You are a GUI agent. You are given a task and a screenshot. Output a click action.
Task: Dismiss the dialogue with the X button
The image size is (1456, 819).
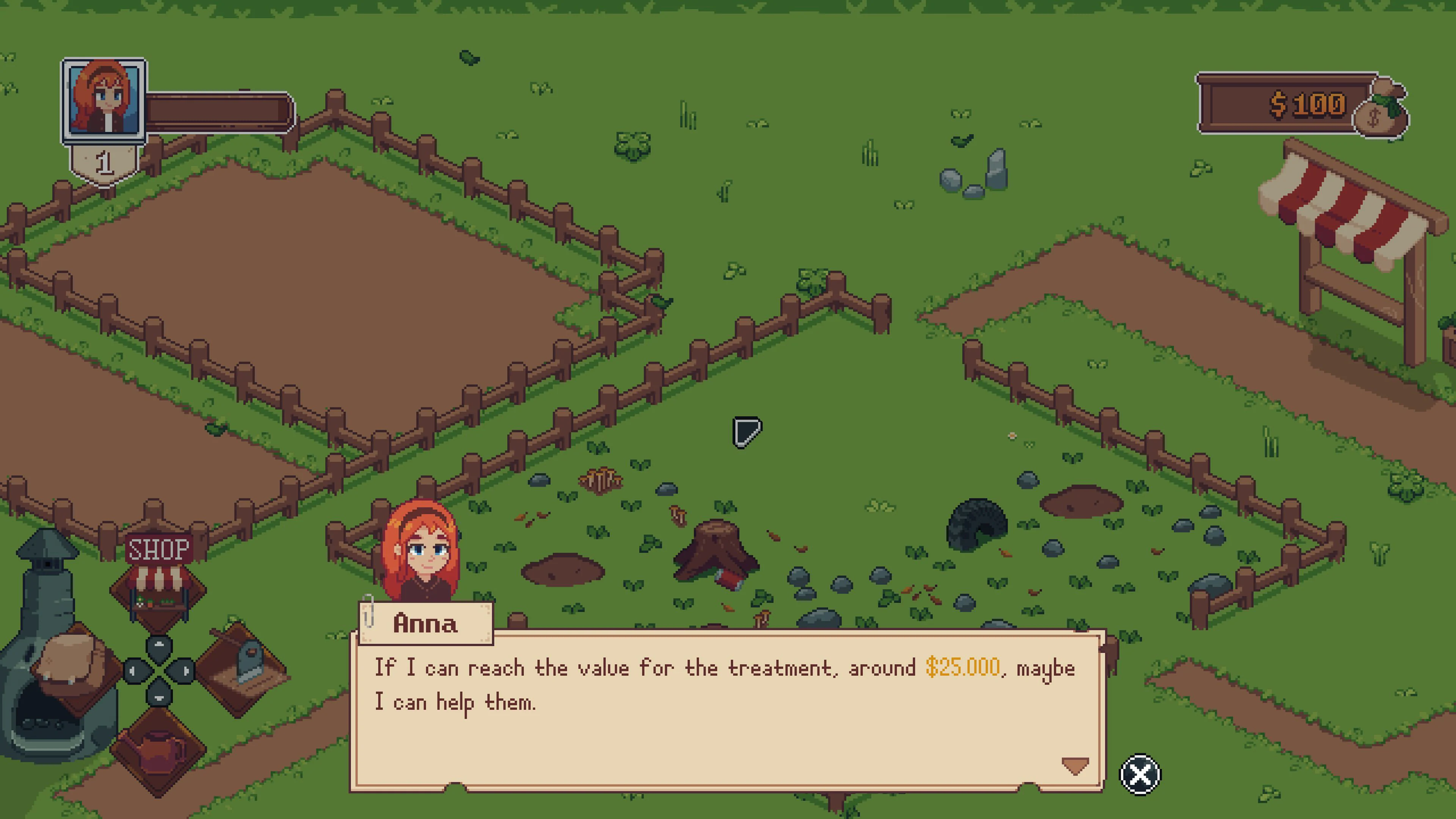(1139, 774)
